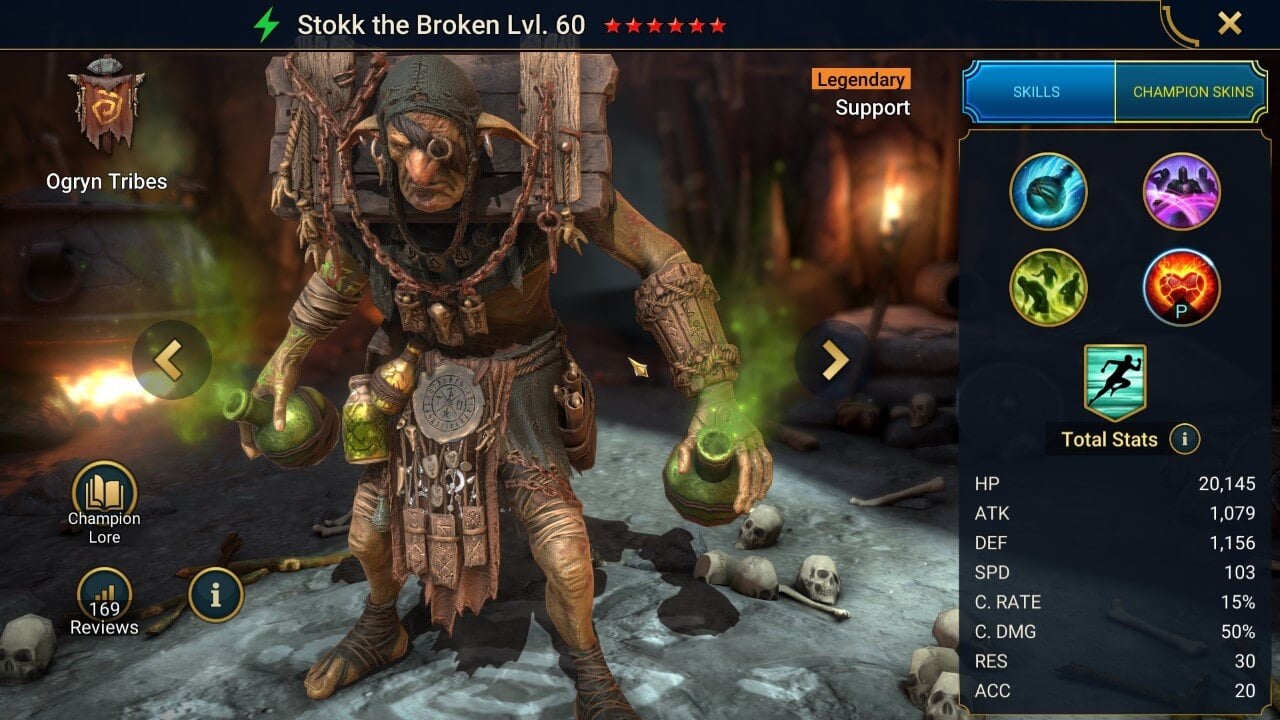The width and height of the screenshot is (1280, 720).
Task: Select the purple second skill icon
Action: pos(1181,192)
